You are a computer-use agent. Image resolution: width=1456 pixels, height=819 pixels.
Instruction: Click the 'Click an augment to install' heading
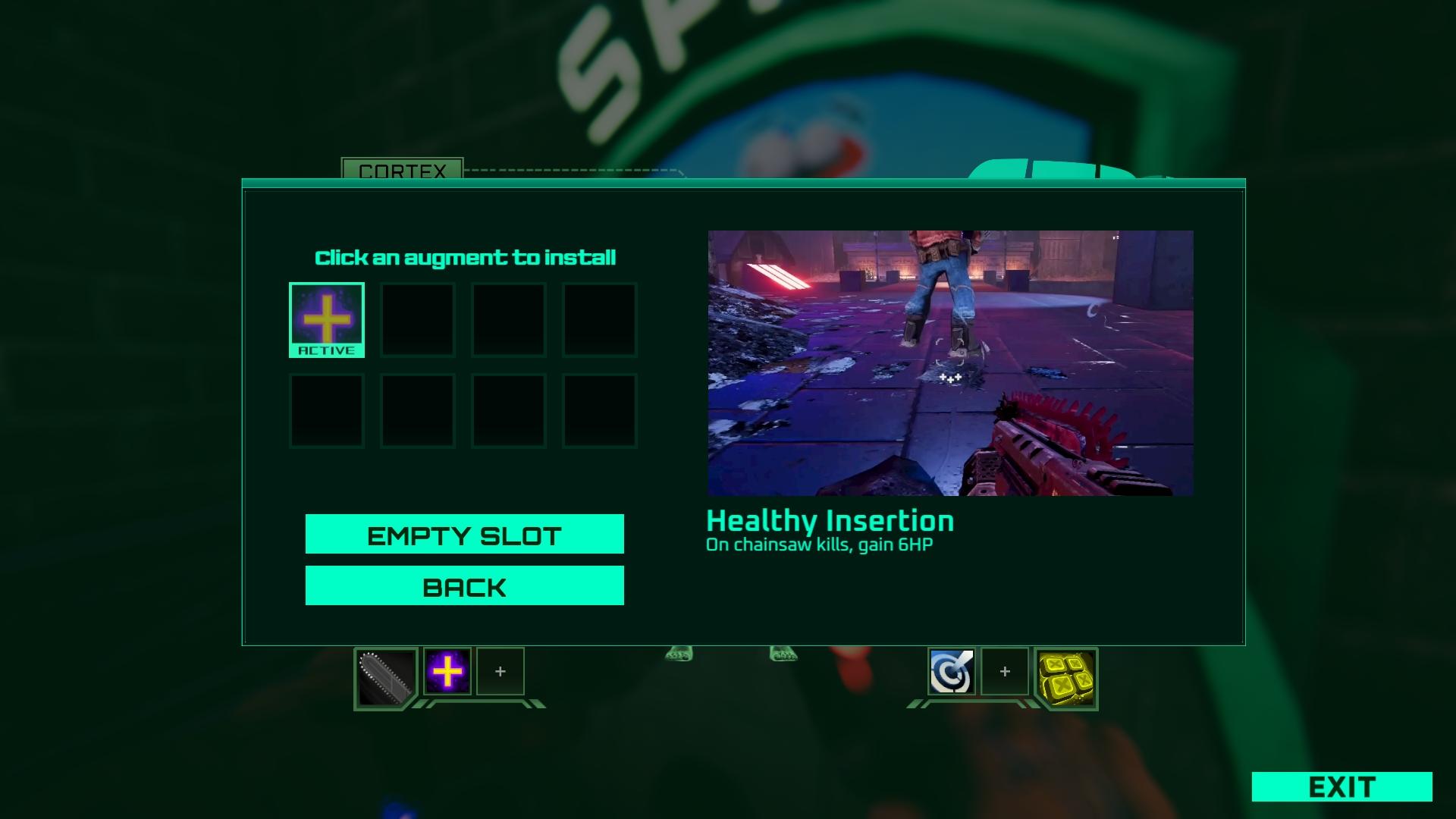(466, 257)
